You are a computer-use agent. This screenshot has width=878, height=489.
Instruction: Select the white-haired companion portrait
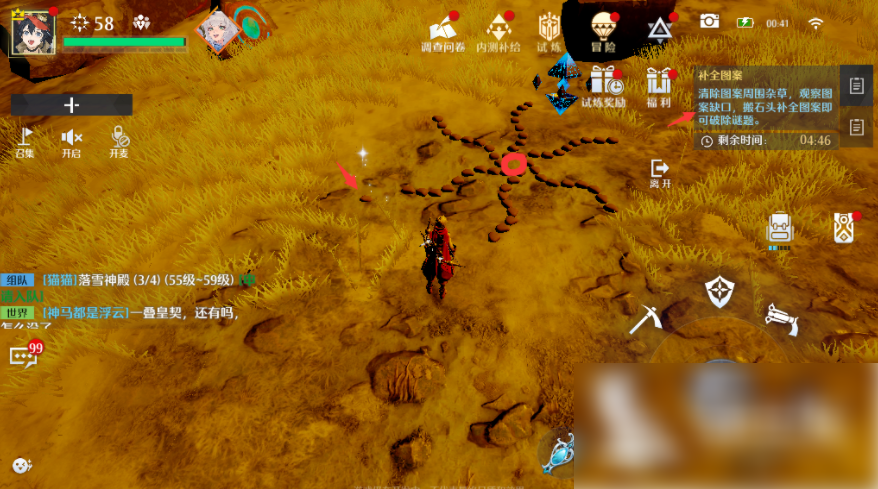(216, 32)
